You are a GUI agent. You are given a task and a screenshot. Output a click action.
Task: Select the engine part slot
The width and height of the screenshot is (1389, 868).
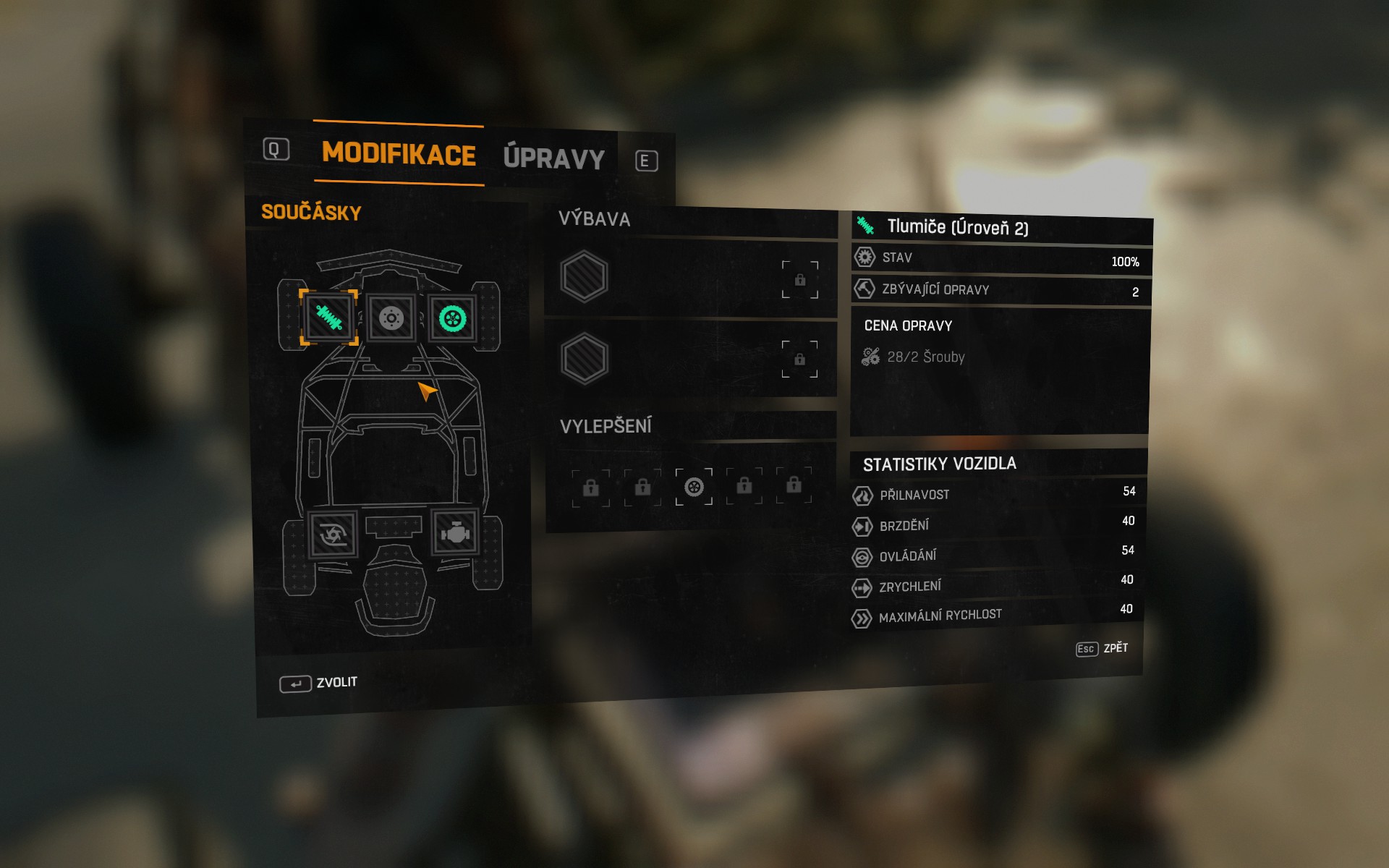pyautogui.click(x=456, y=532)
